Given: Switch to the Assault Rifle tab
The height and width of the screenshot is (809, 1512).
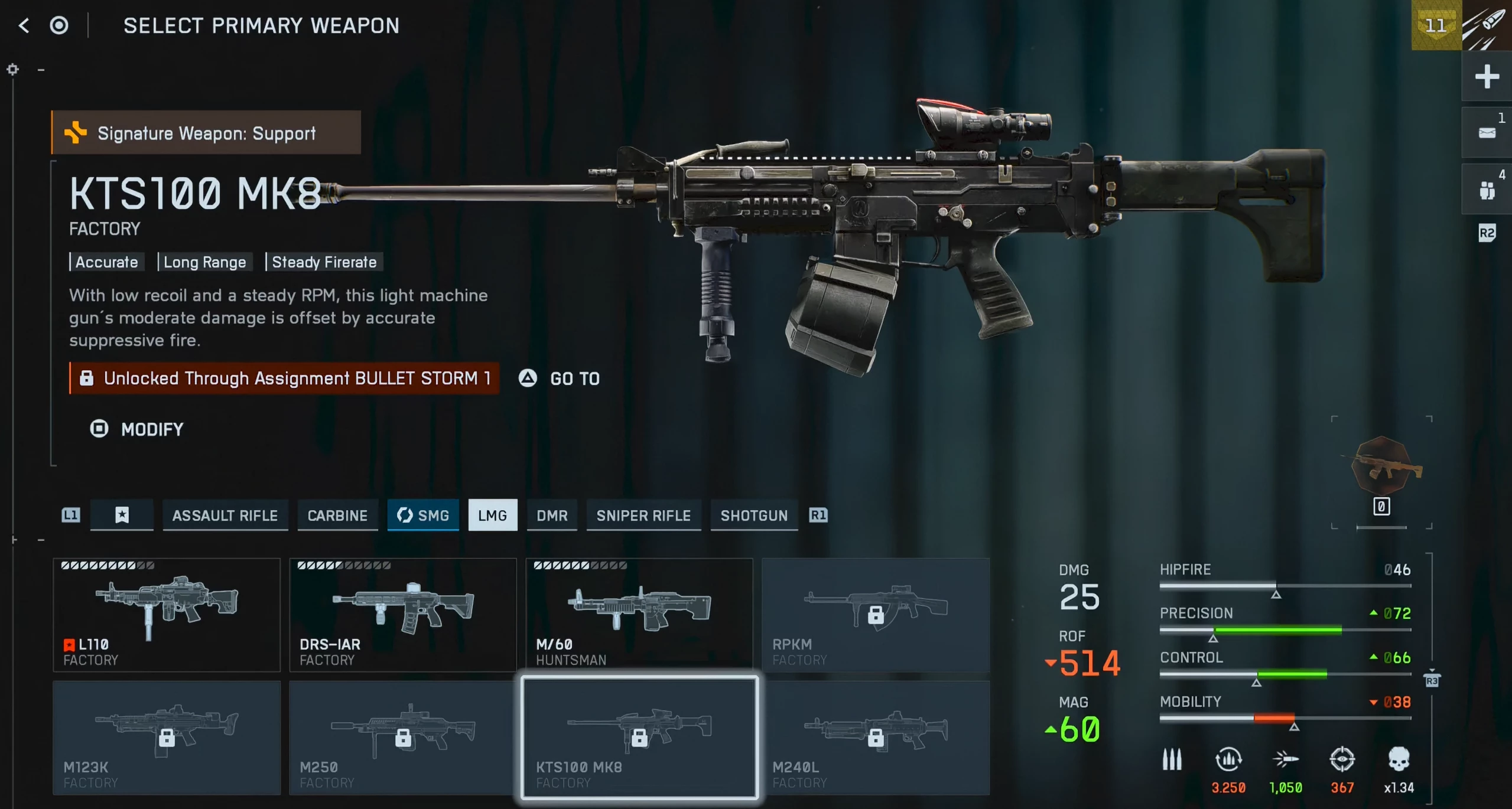Looking at the screenshot, I should tap(225, 516).
